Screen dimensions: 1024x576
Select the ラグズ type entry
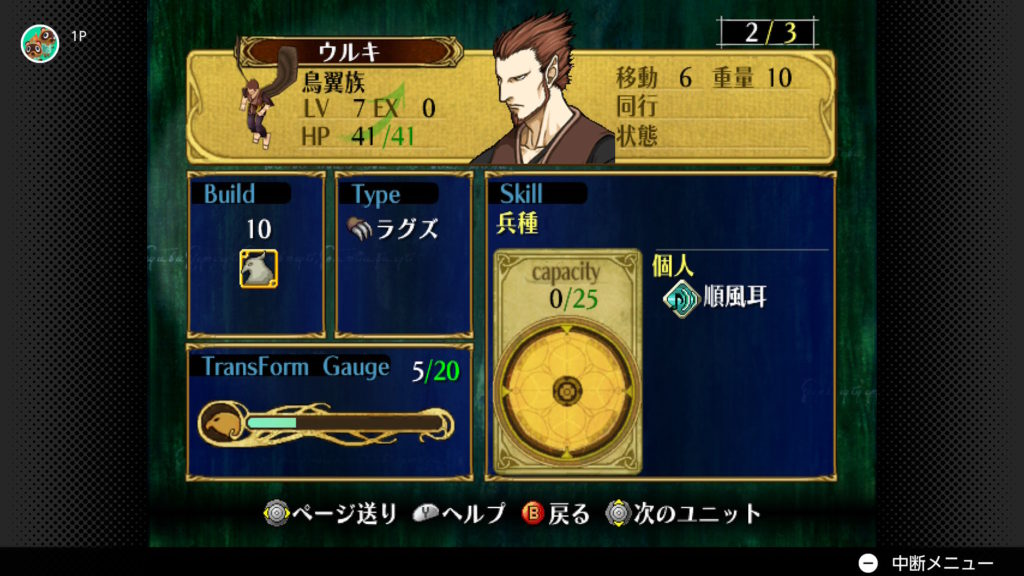coord(393,228)
